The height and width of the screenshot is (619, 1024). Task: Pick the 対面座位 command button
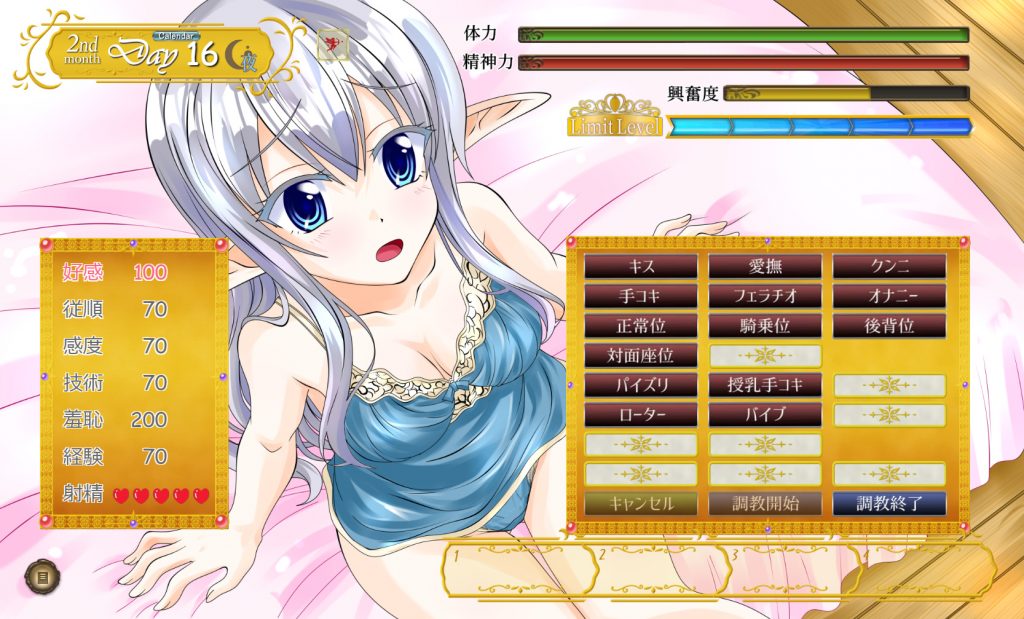click(x=641, y=355)
